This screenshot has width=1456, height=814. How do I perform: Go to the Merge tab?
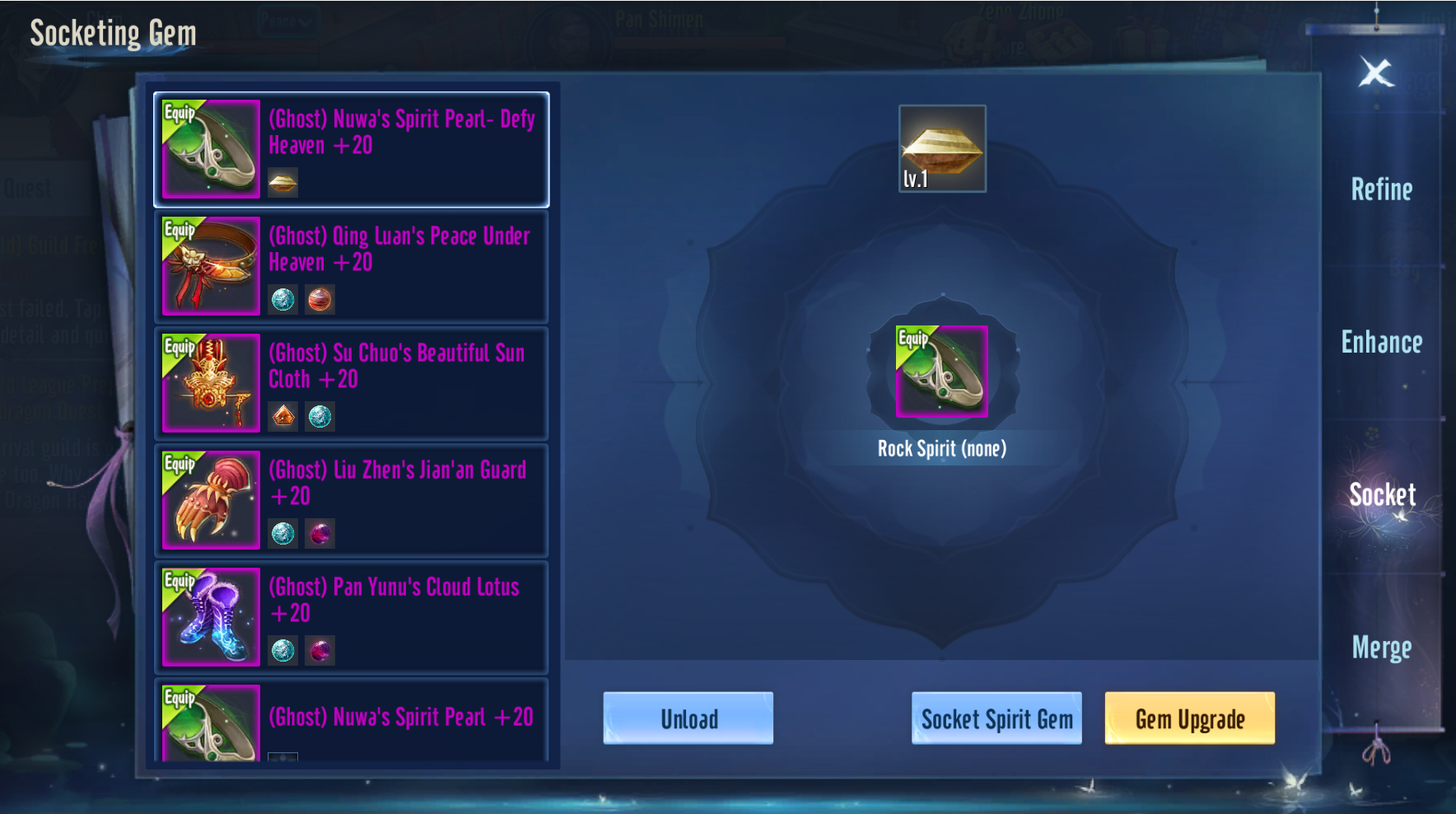pyautogui.click(x=1381, y=648)
